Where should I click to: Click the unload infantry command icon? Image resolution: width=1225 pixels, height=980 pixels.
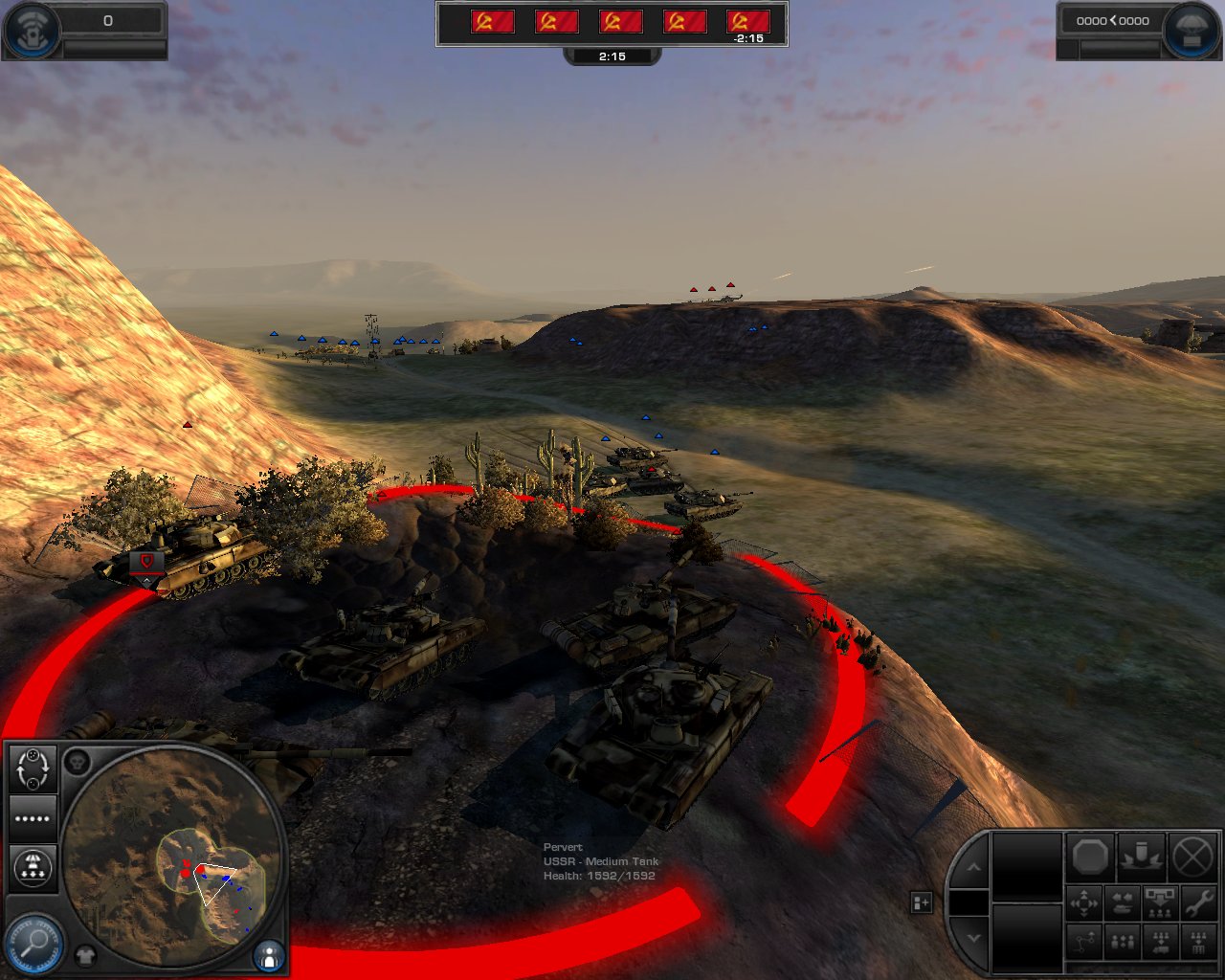[x=1160, y=902]
